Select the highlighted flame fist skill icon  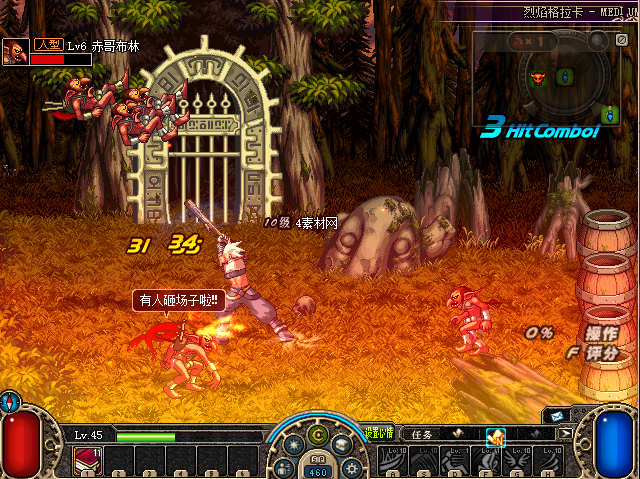point(495,436)
